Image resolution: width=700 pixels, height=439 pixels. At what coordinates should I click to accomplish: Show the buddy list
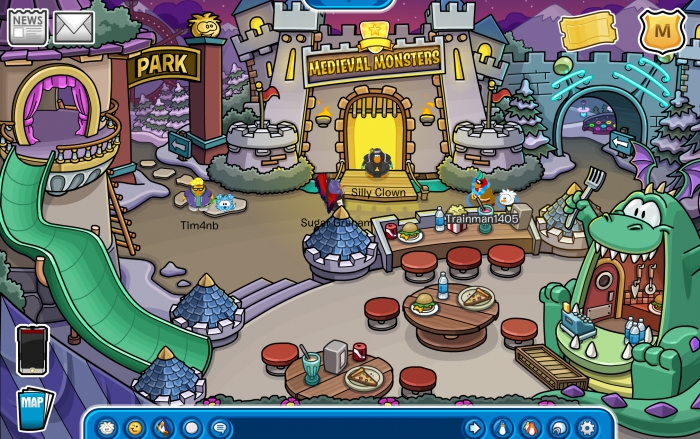(x=530, y=427)
